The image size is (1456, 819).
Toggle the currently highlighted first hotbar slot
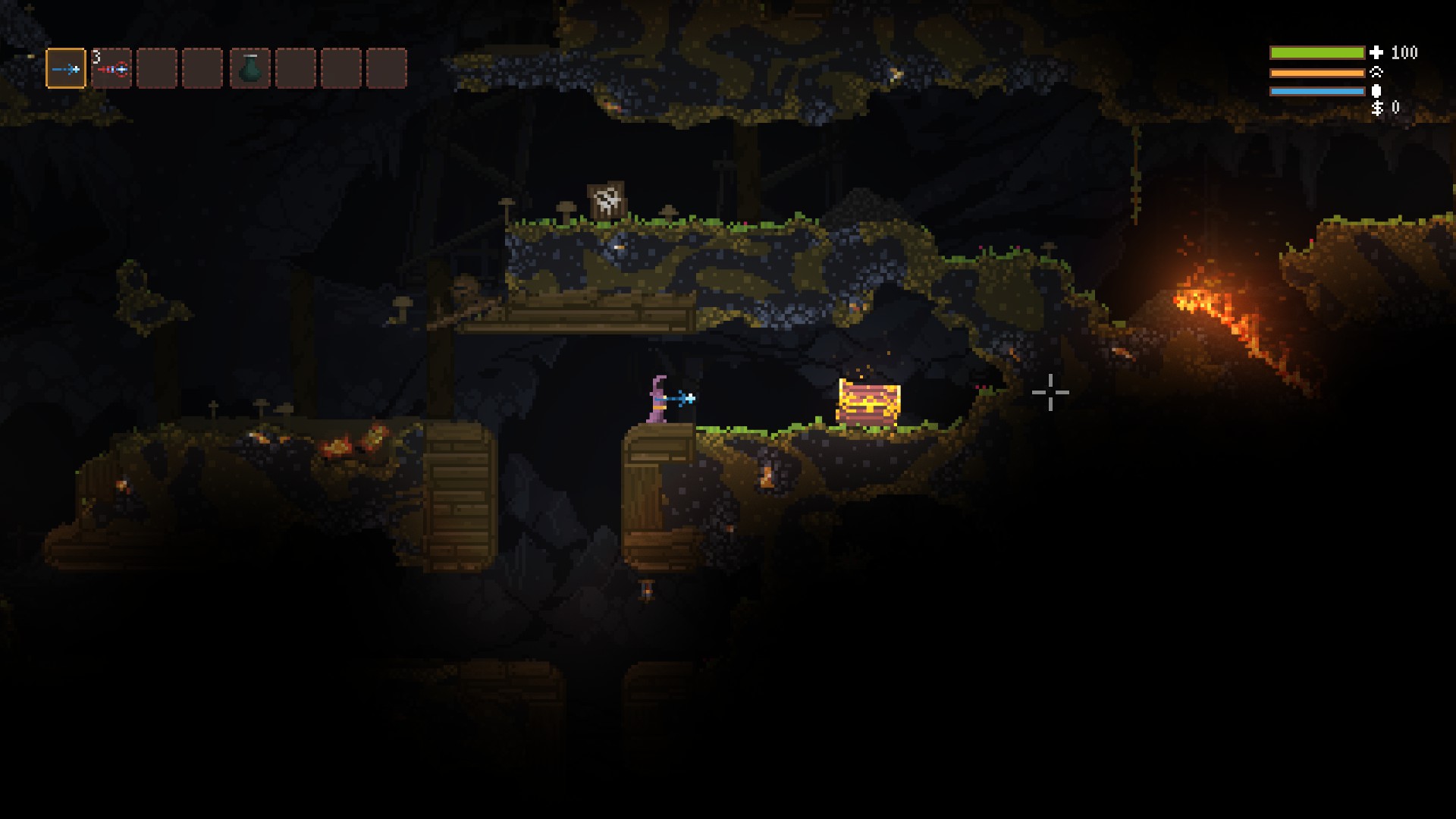coord(66,68)
